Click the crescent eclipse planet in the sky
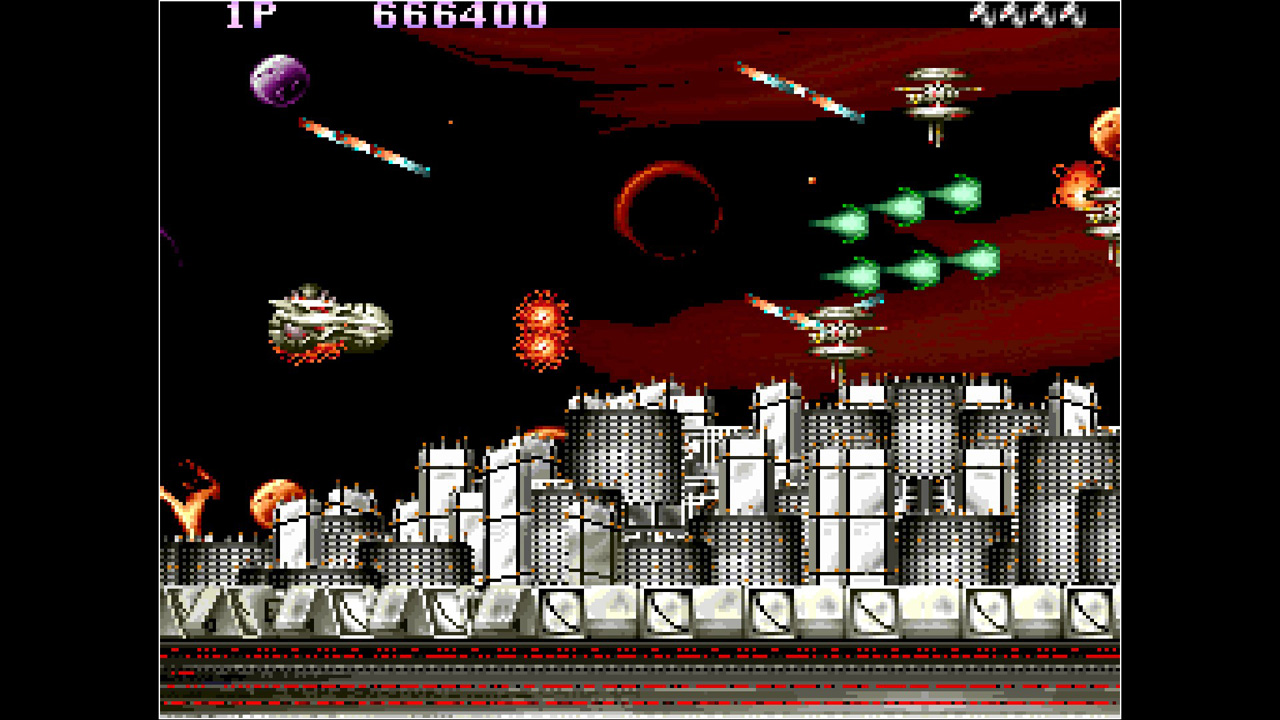The height and width of the screenshot is (720, 1280). 672,210
